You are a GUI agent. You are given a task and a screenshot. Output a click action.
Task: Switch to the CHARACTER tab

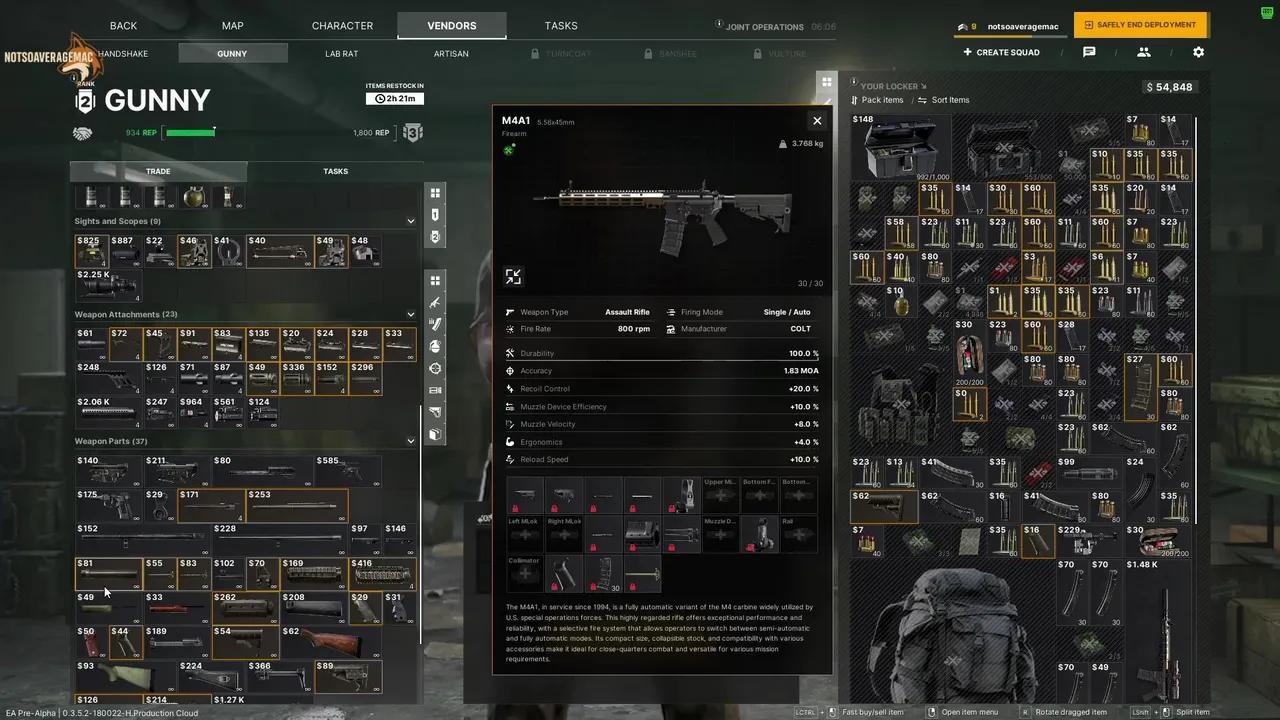342,26
